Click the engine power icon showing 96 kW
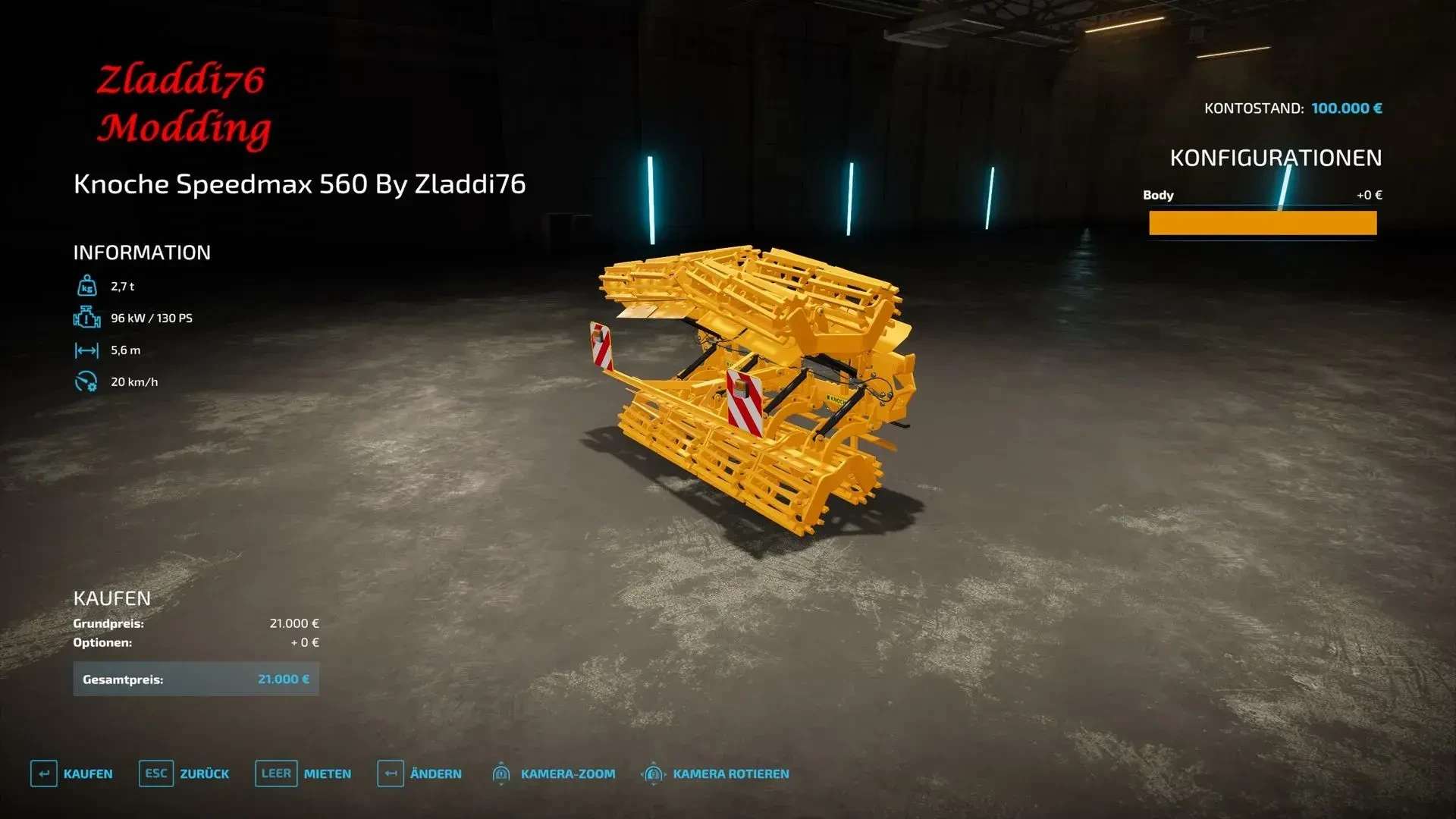Screen dimensions: 1456x819 (x=88, y=318)
